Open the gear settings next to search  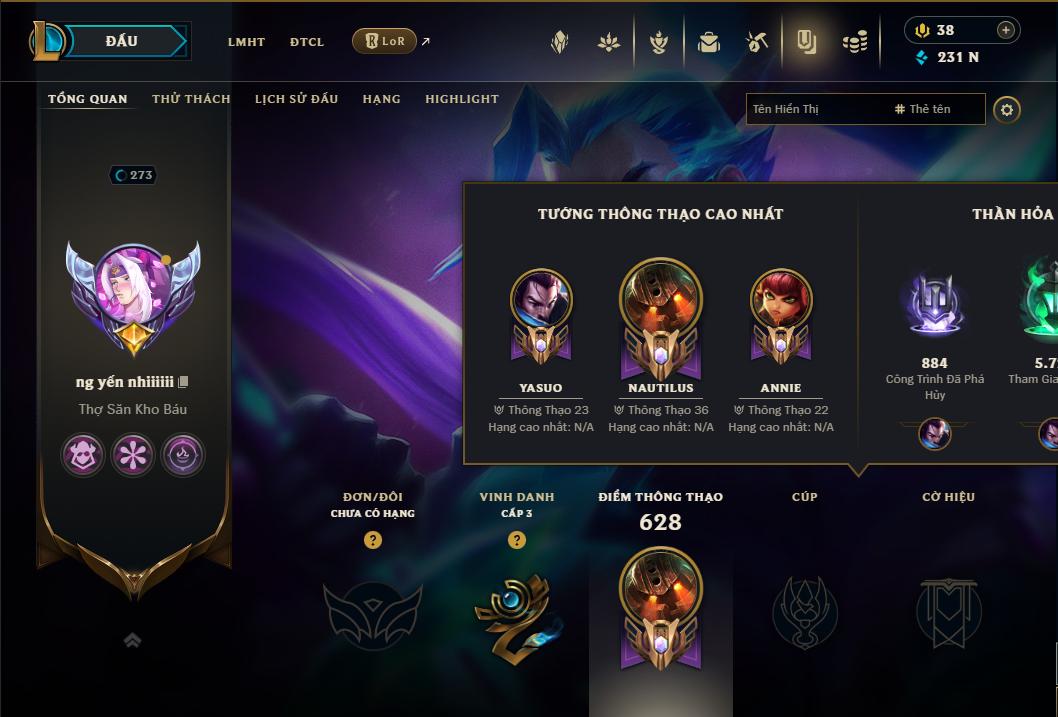(x=1007, y=109)
